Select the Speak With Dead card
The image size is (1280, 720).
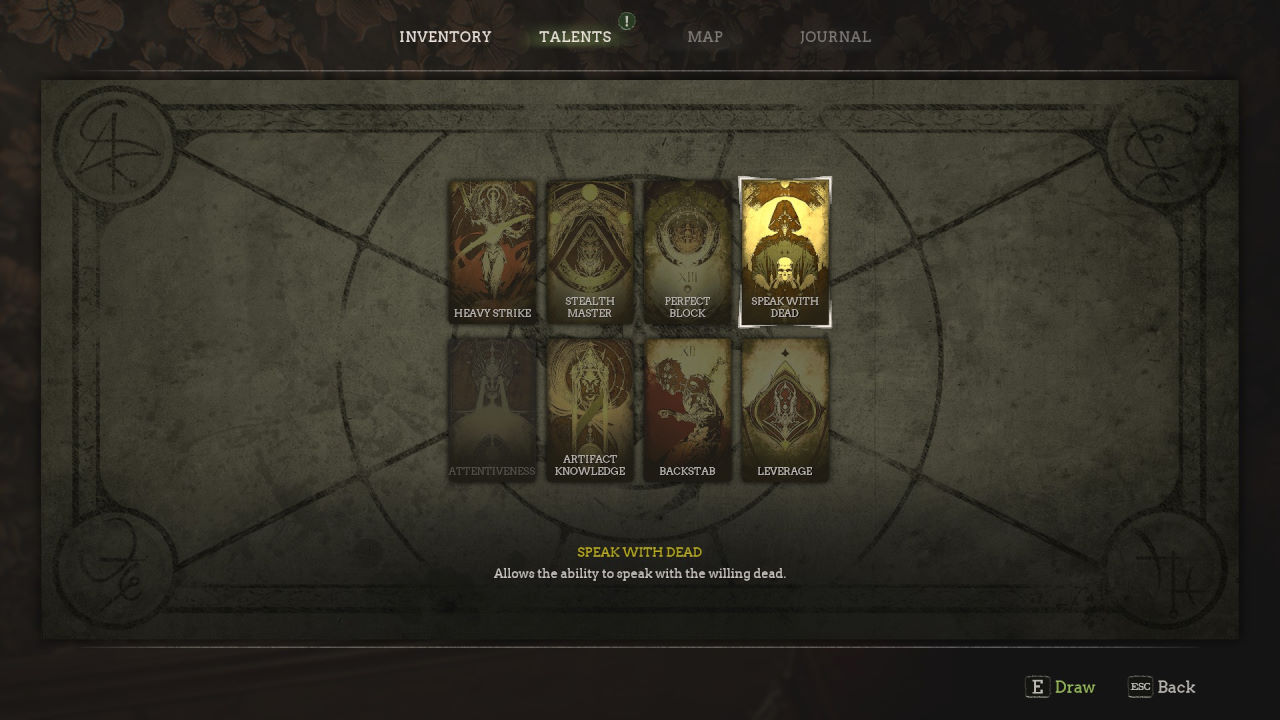[785, 252]
